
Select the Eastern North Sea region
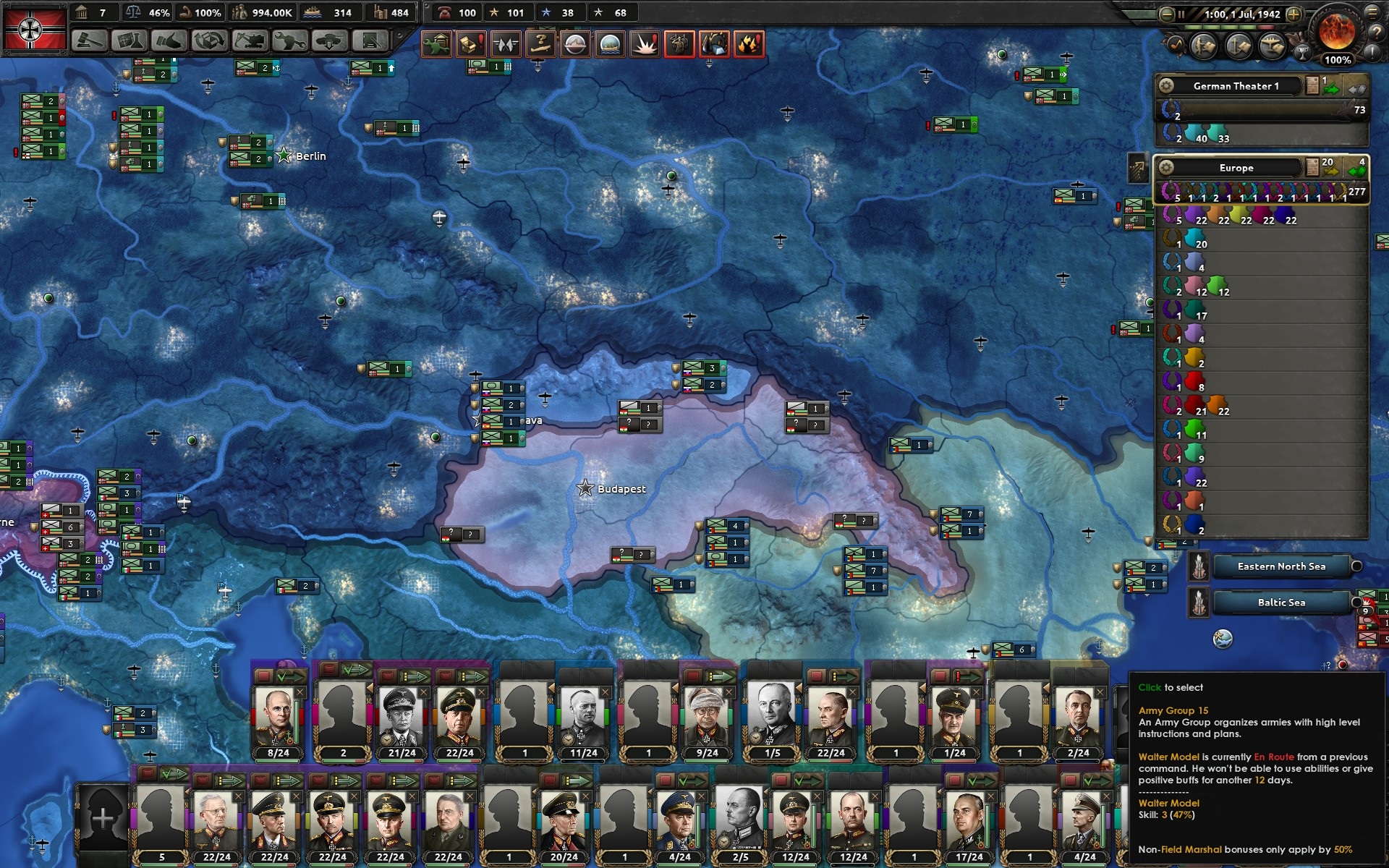(x=1281, y=566)
